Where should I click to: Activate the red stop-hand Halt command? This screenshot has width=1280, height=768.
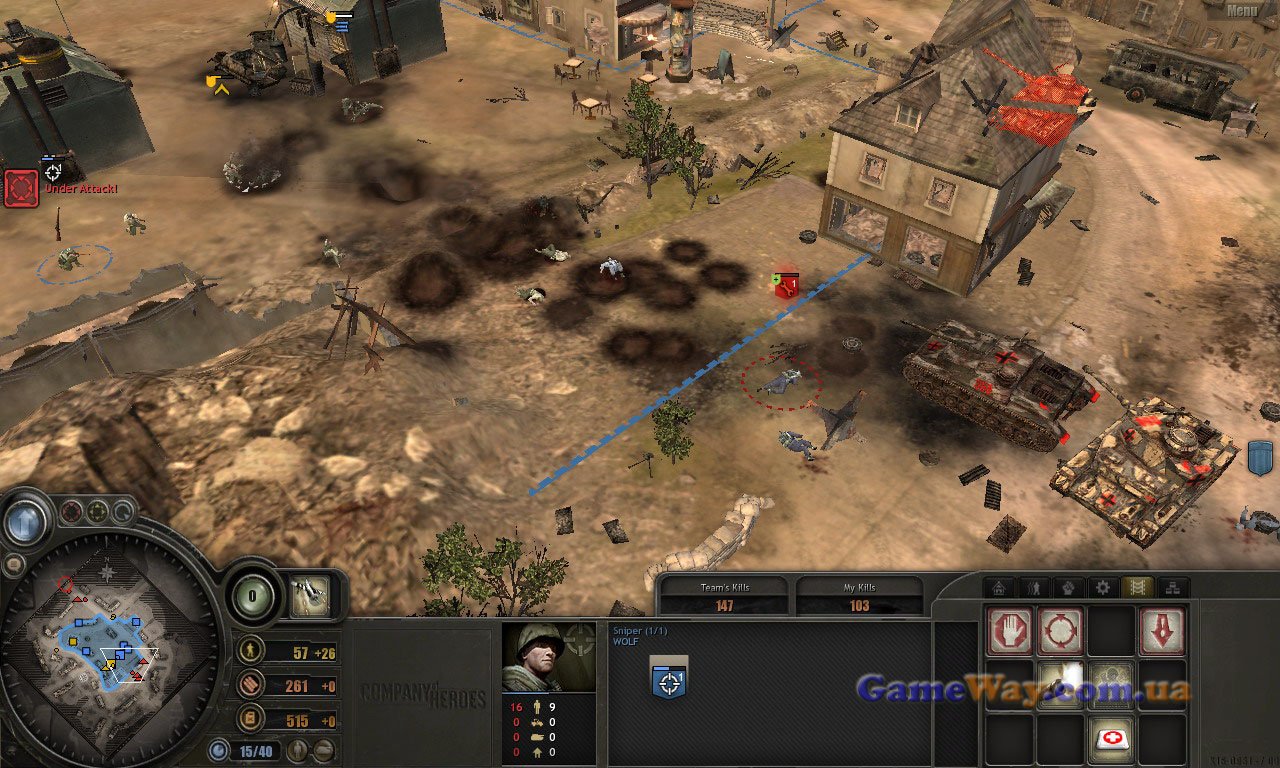pyautogui.click(x=1009, y=631)
